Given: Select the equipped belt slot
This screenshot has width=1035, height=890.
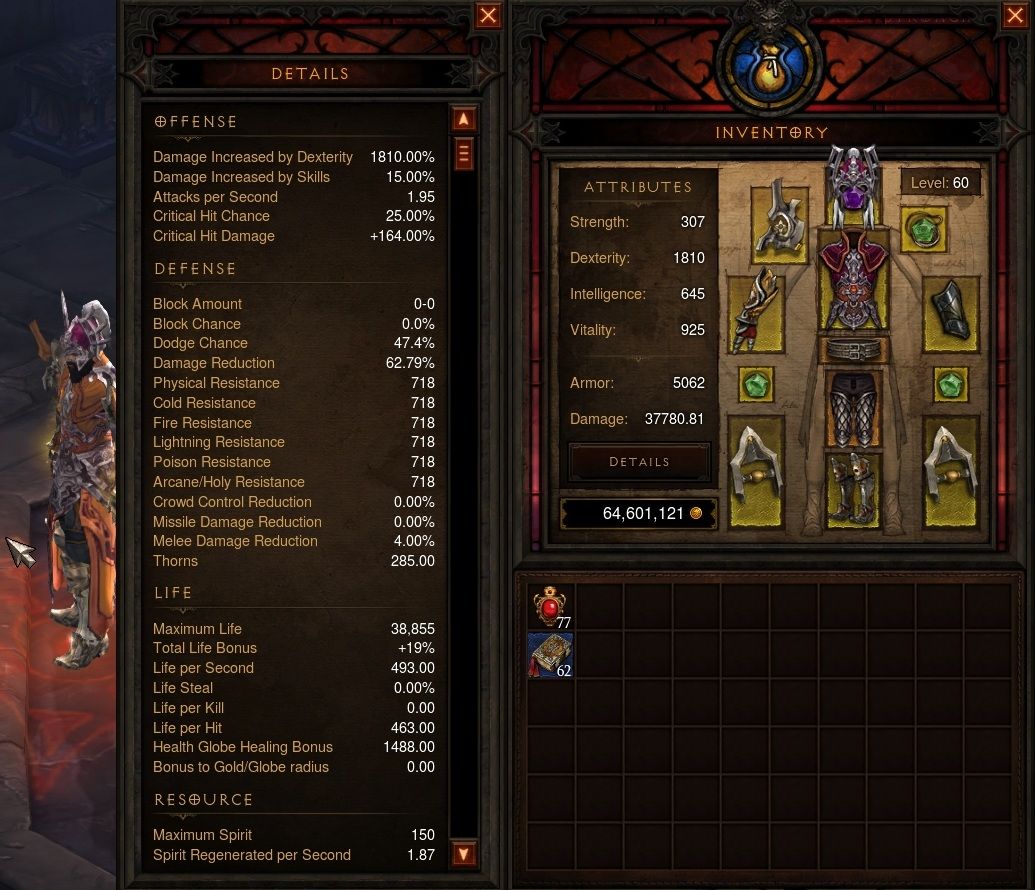Looking at the screenshot, I should click(x=853, y=352).
